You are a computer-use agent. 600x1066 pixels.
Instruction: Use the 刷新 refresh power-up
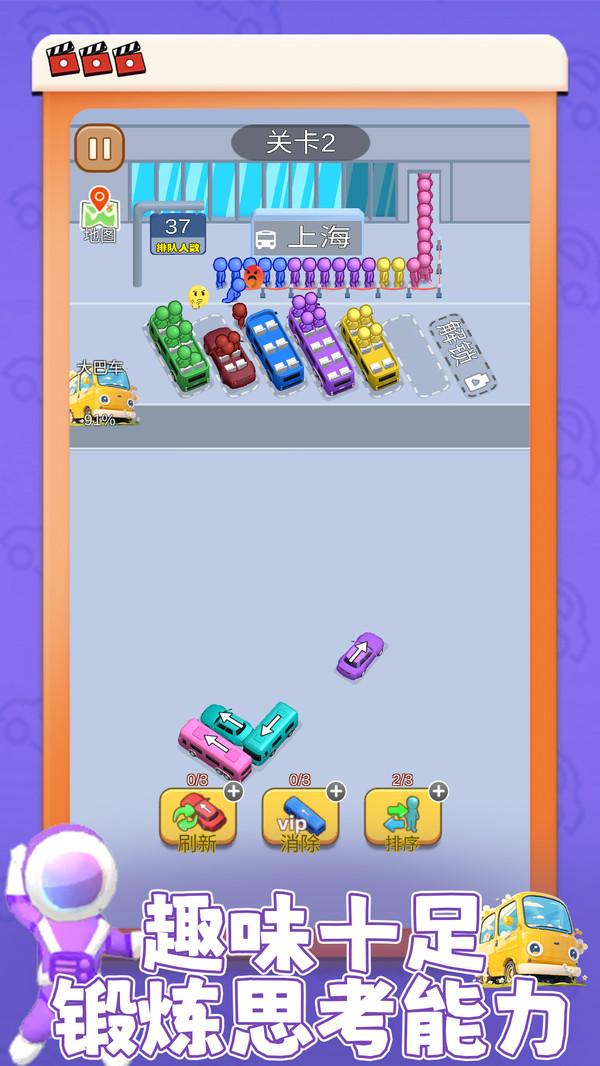tap(198, 819)
